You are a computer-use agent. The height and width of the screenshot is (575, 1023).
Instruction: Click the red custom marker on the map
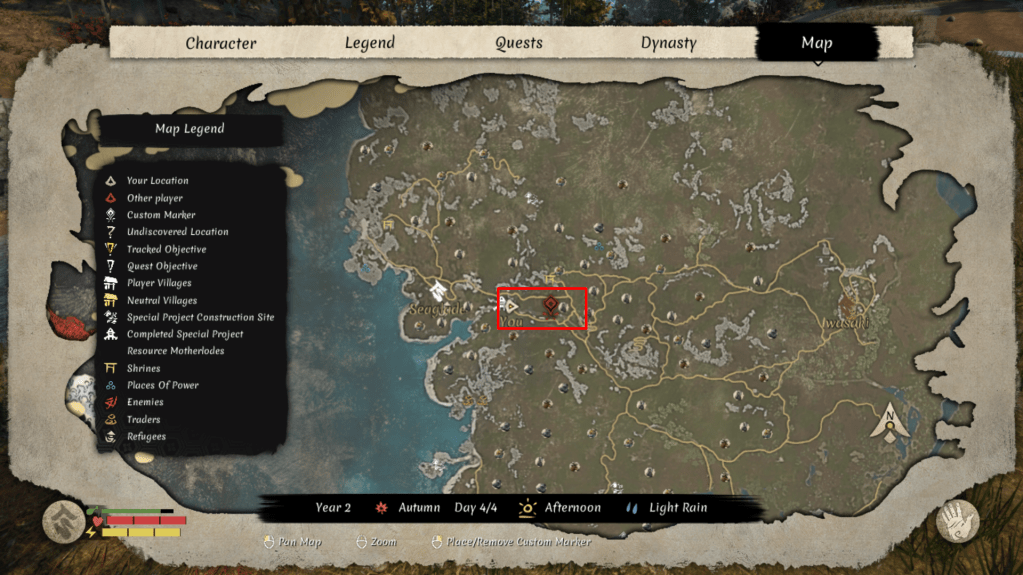point(550,305)
